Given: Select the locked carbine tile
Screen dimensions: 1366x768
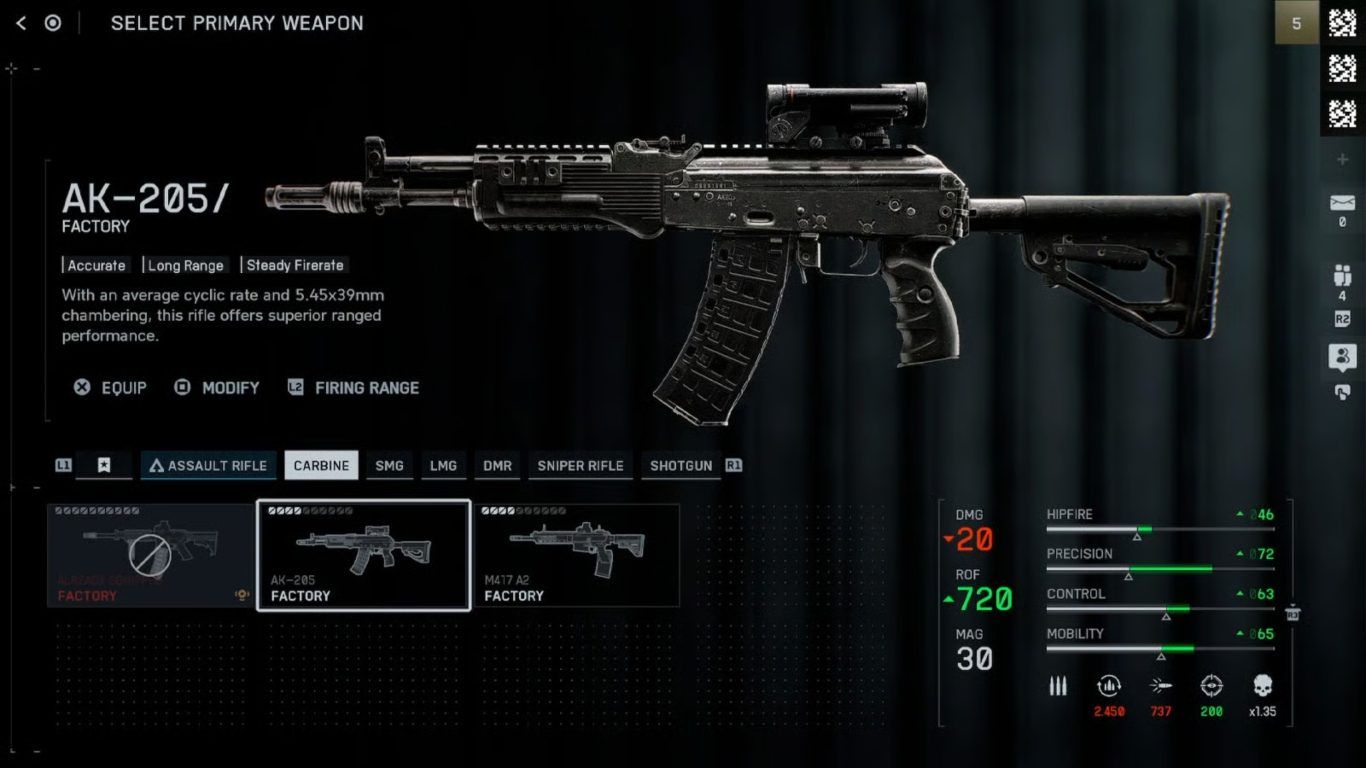Looking at the screenshot, I should [x=151, y=555].
